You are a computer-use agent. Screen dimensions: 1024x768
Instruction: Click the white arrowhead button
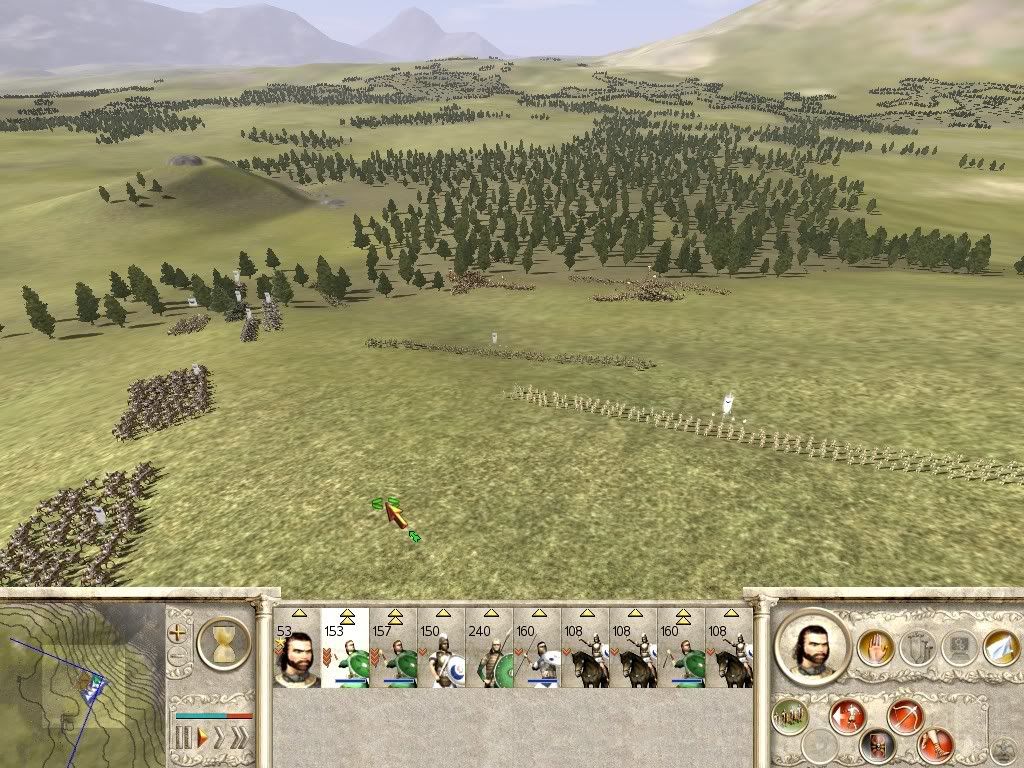pos(1000,648)
